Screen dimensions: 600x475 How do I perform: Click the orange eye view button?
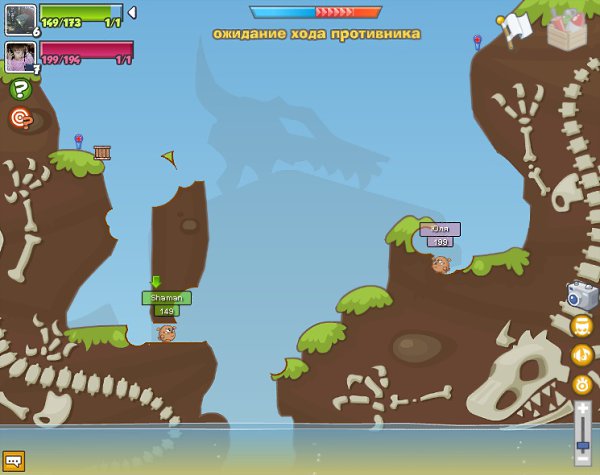point(581,383)
